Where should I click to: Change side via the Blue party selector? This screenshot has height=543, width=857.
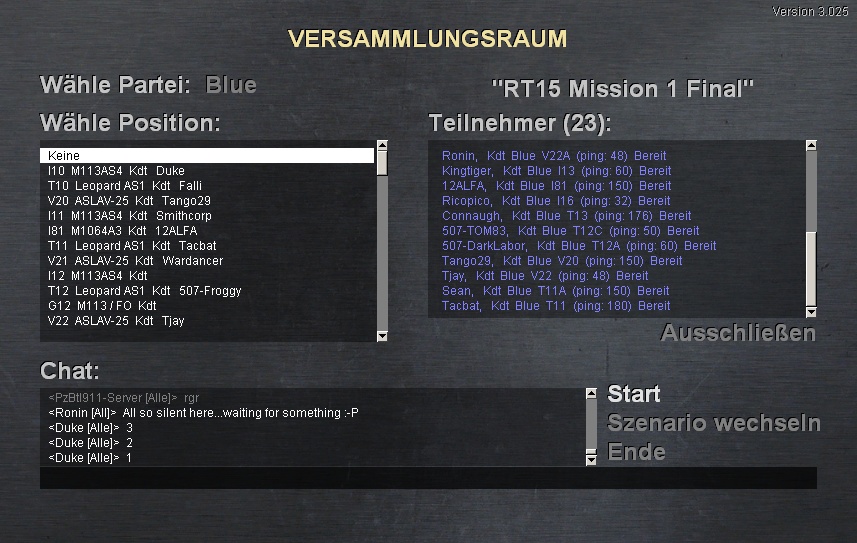pyautogui.click(x=231, y=85)
